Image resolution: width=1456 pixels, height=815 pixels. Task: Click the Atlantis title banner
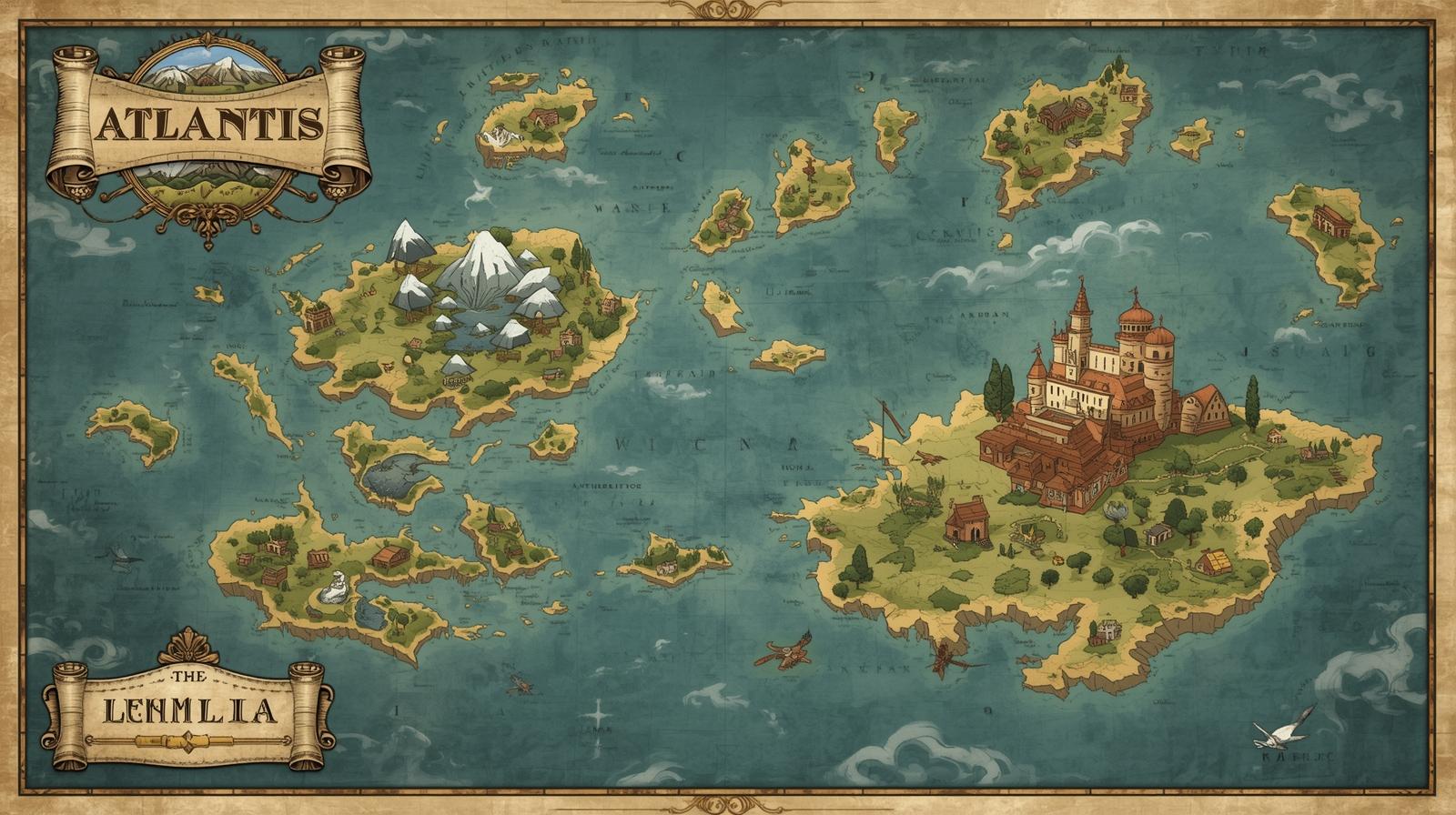(x=209, y=125)
